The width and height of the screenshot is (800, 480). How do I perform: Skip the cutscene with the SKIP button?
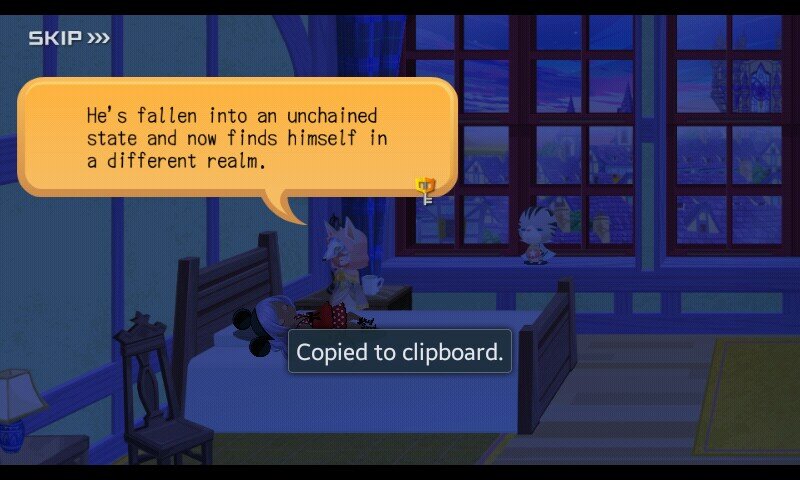68,39
